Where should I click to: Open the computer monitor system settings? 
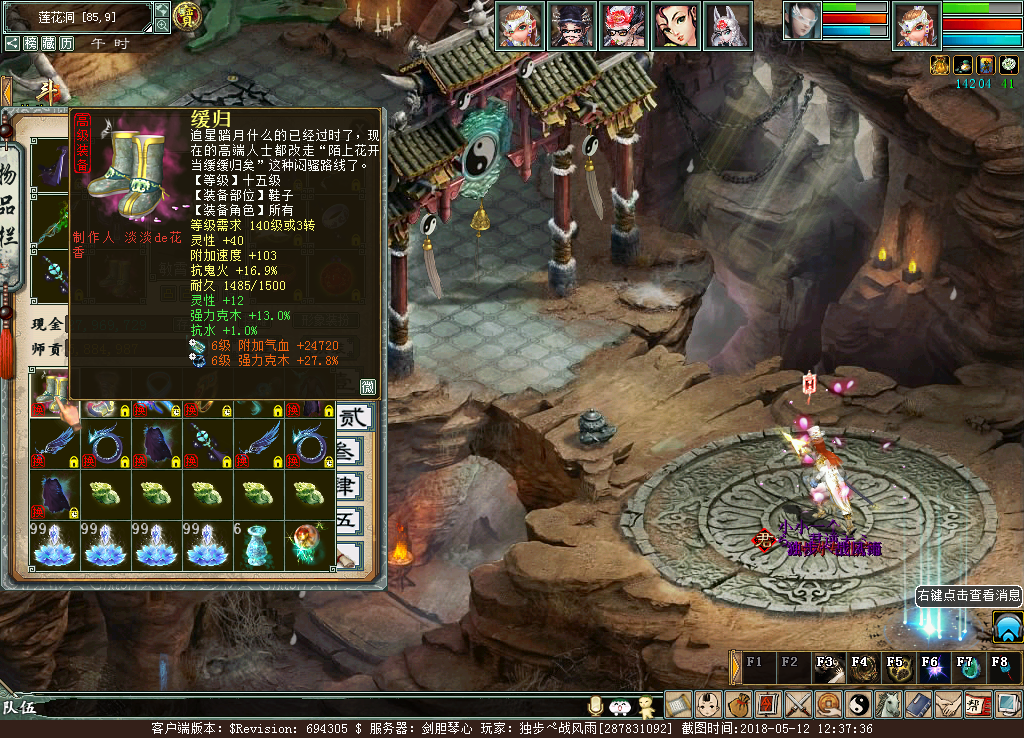(x=1008, y=704)
